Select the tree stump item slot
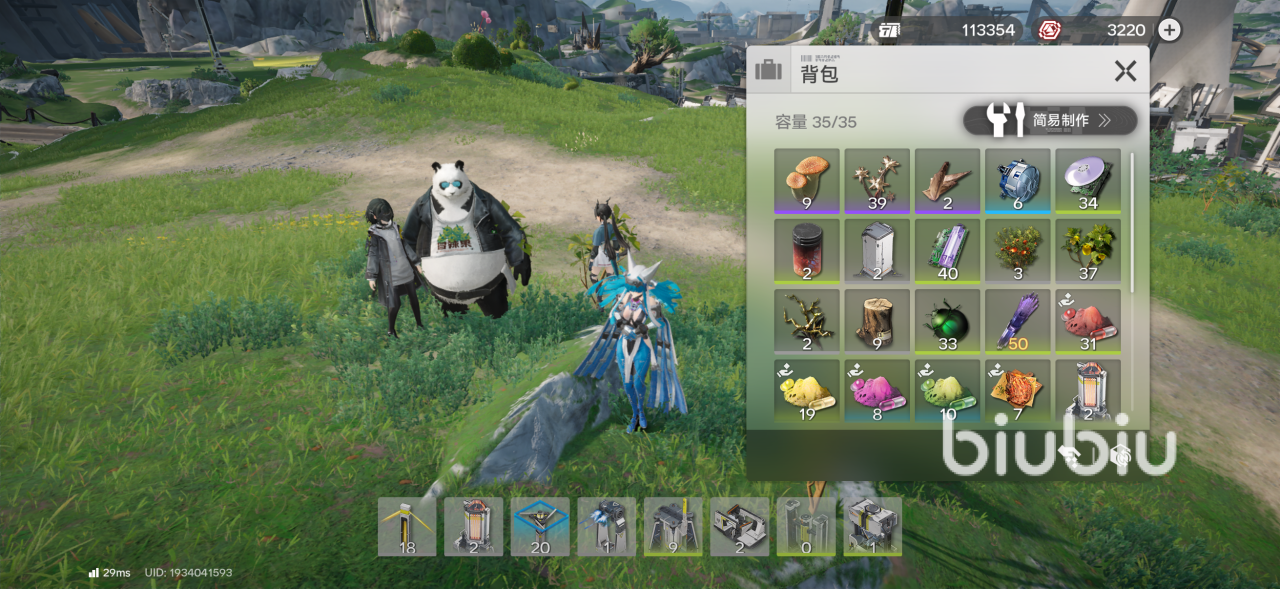 pyautogui.click(x=877, y=320)
